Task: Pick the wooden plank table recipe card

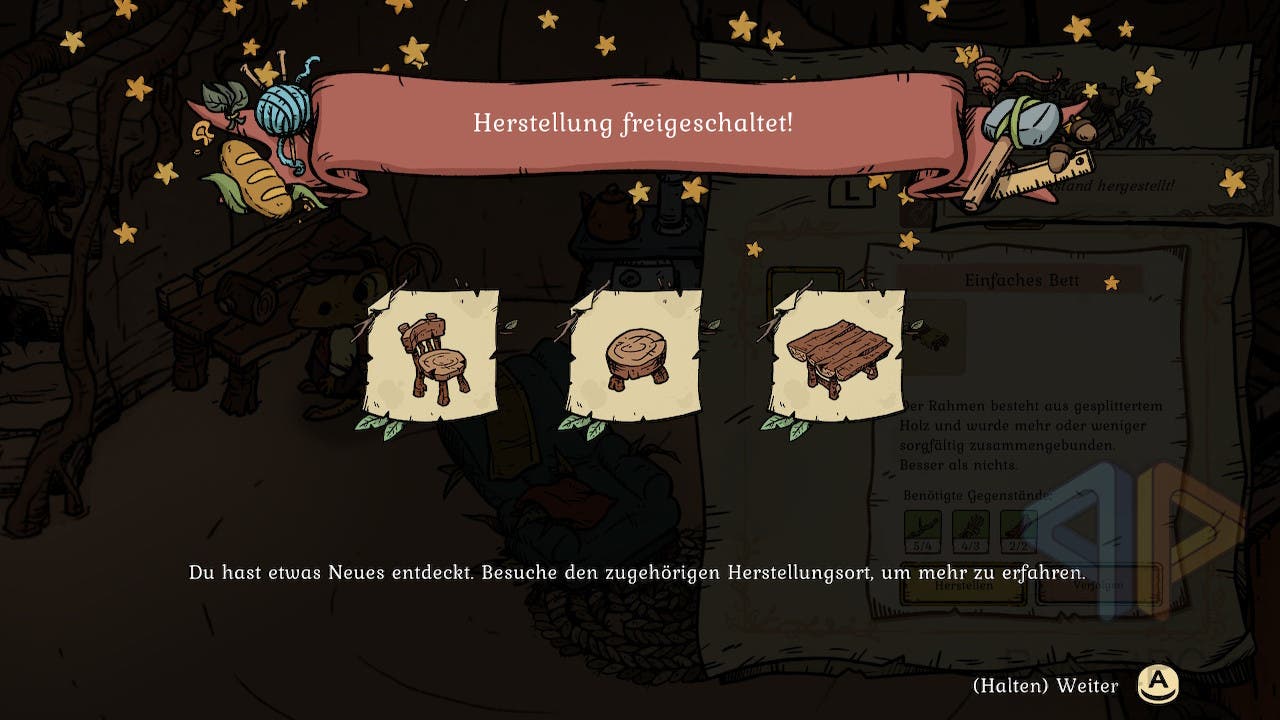Action: pyautogui.click(x=838, y=355)
